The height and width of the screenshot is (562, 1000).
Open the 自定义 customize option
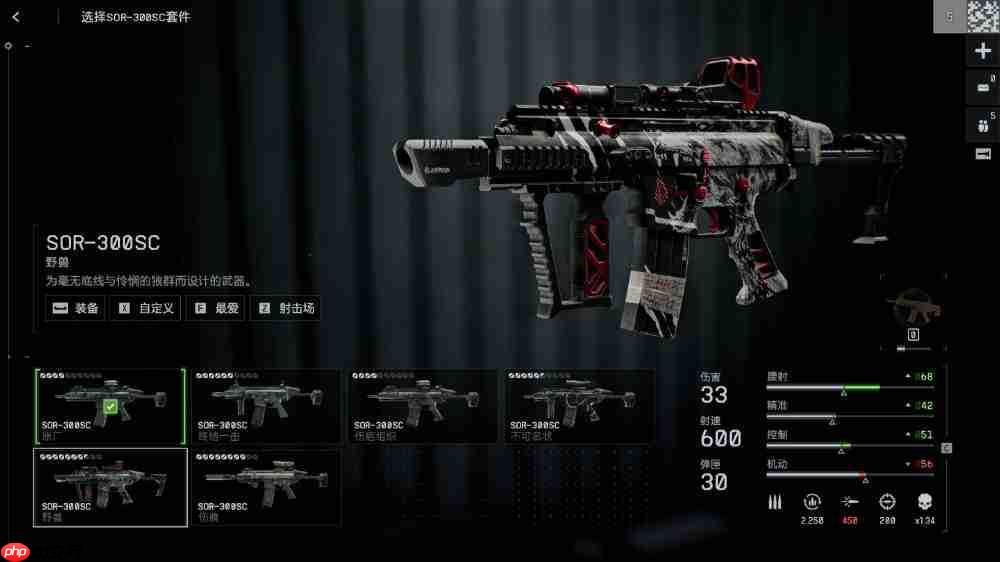coord(146,308)
